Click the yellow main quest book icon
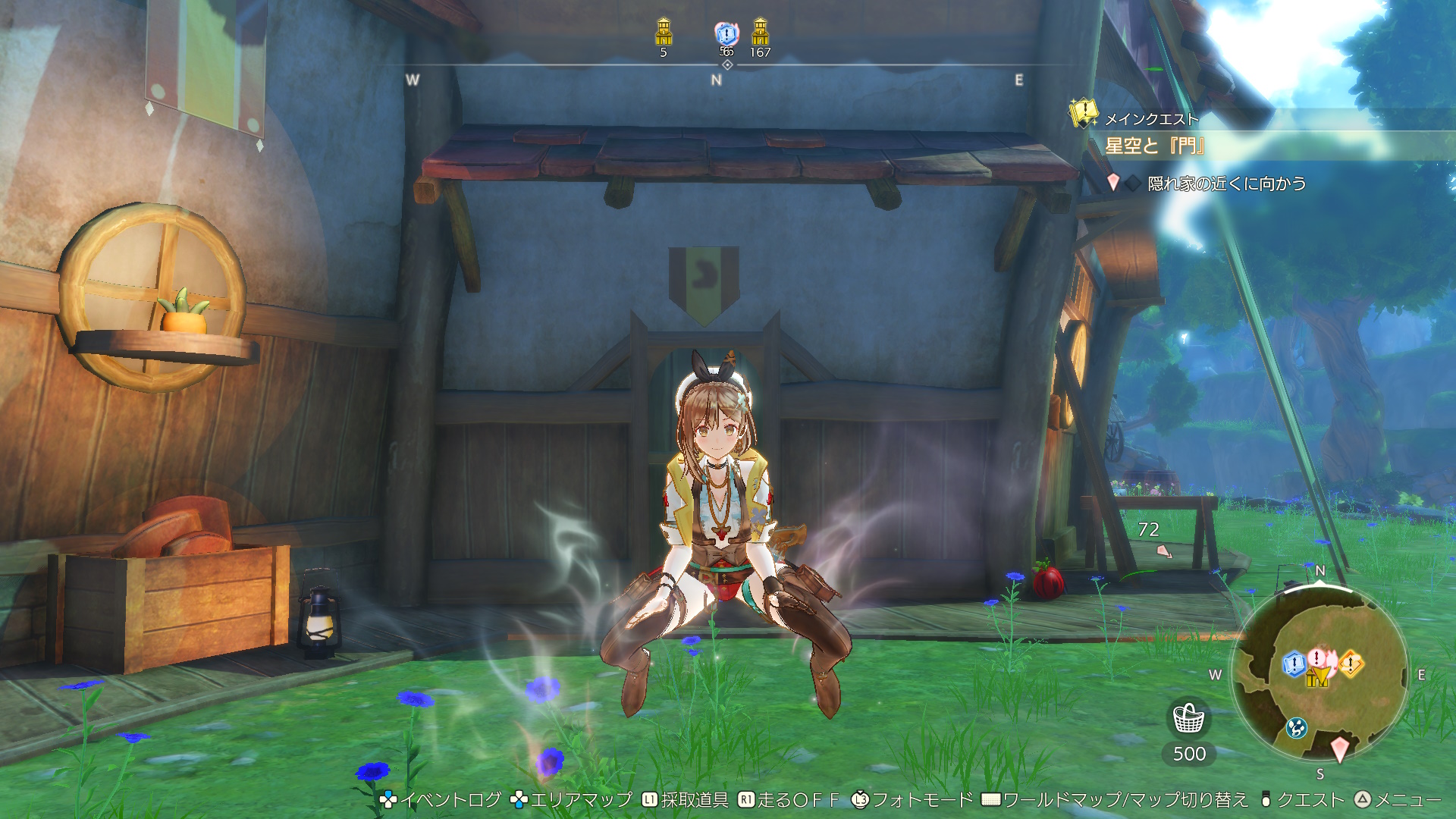Viewport: 1456px width, 819px height. pos(1084,114)
